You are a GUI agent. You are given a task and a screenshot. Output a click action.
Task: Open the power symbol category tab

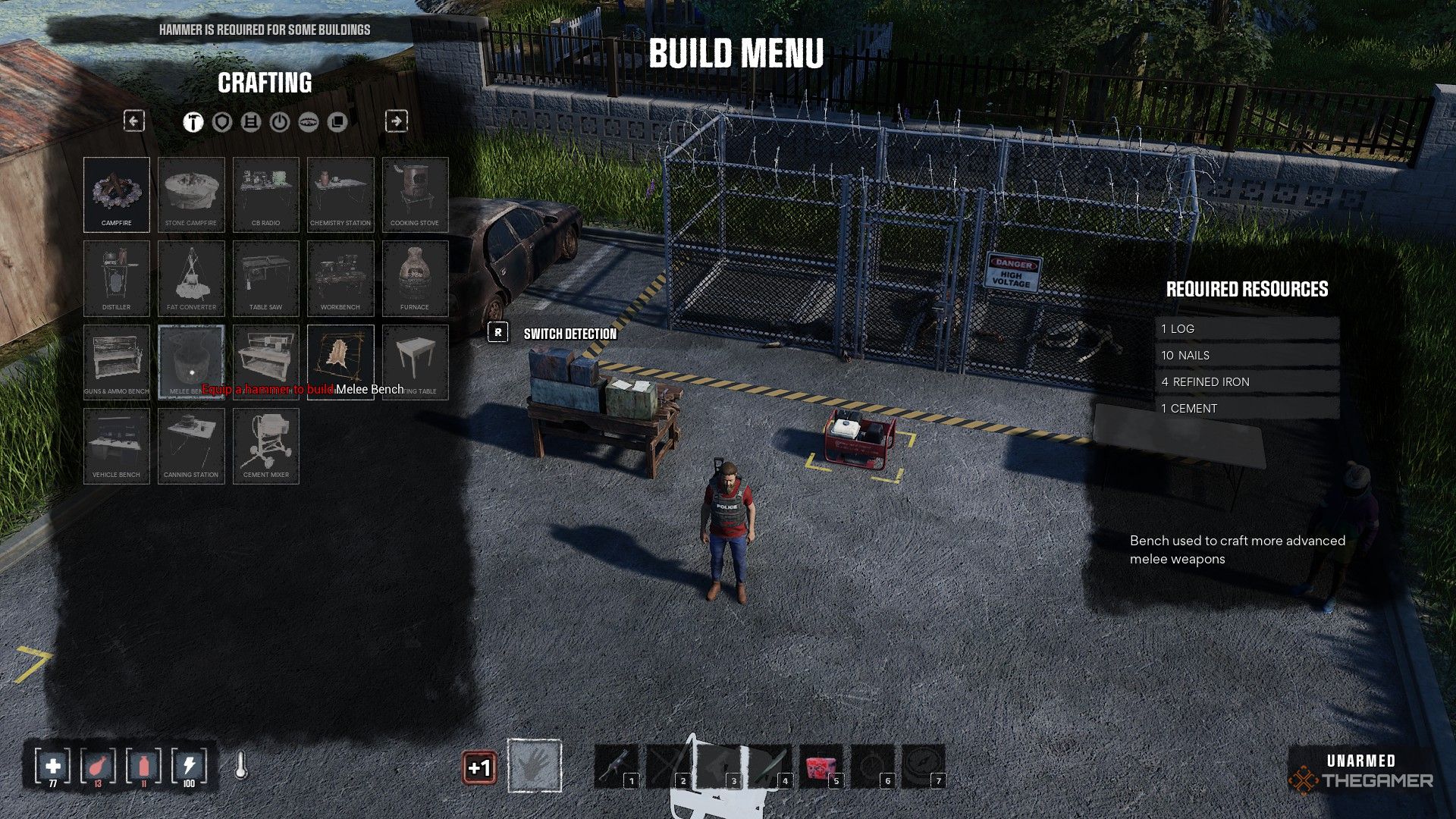tap(280, 122)
